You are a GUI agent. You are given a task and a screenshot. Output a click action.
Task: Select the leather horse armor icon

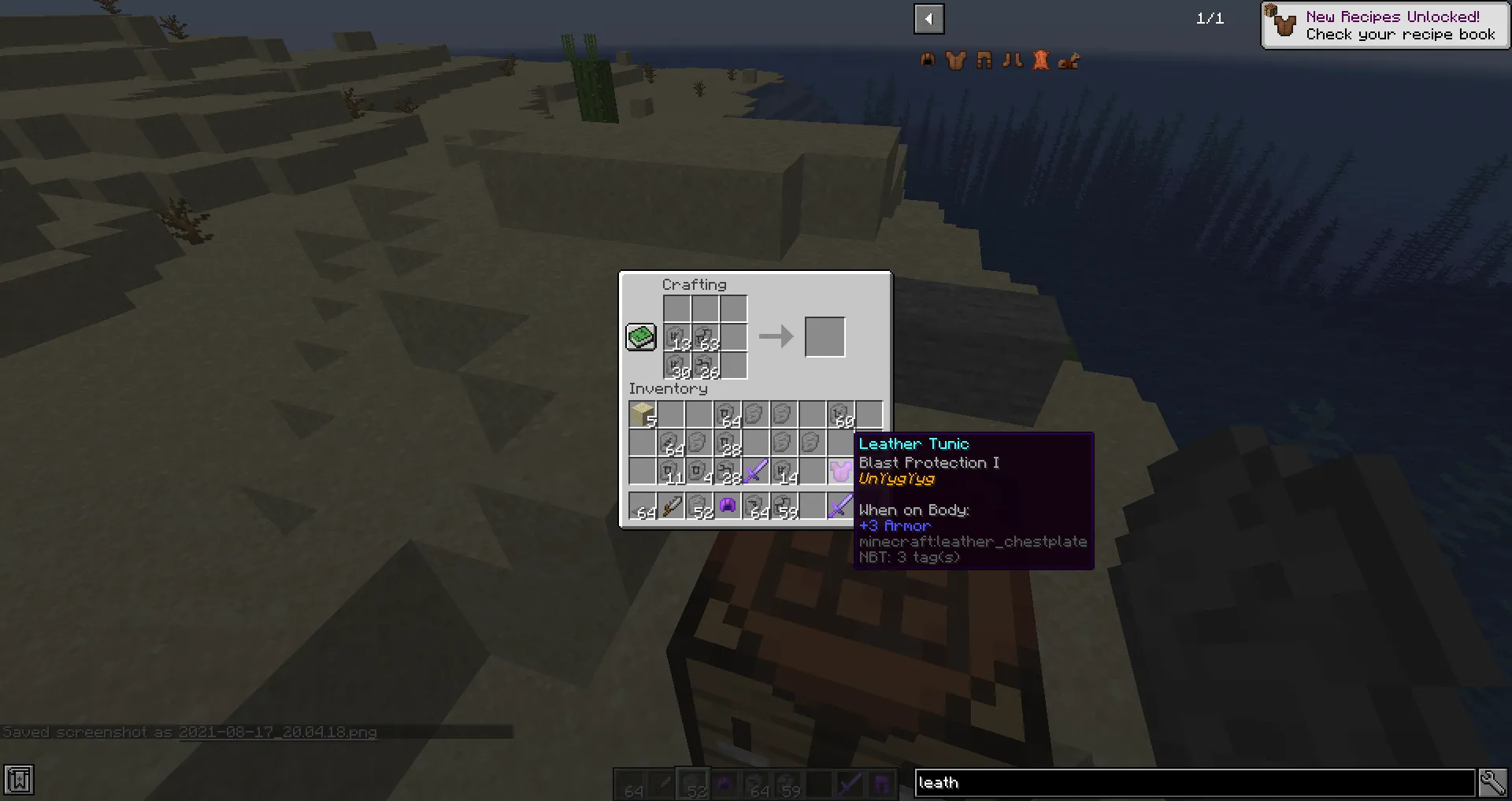(x=1069, y=60)
